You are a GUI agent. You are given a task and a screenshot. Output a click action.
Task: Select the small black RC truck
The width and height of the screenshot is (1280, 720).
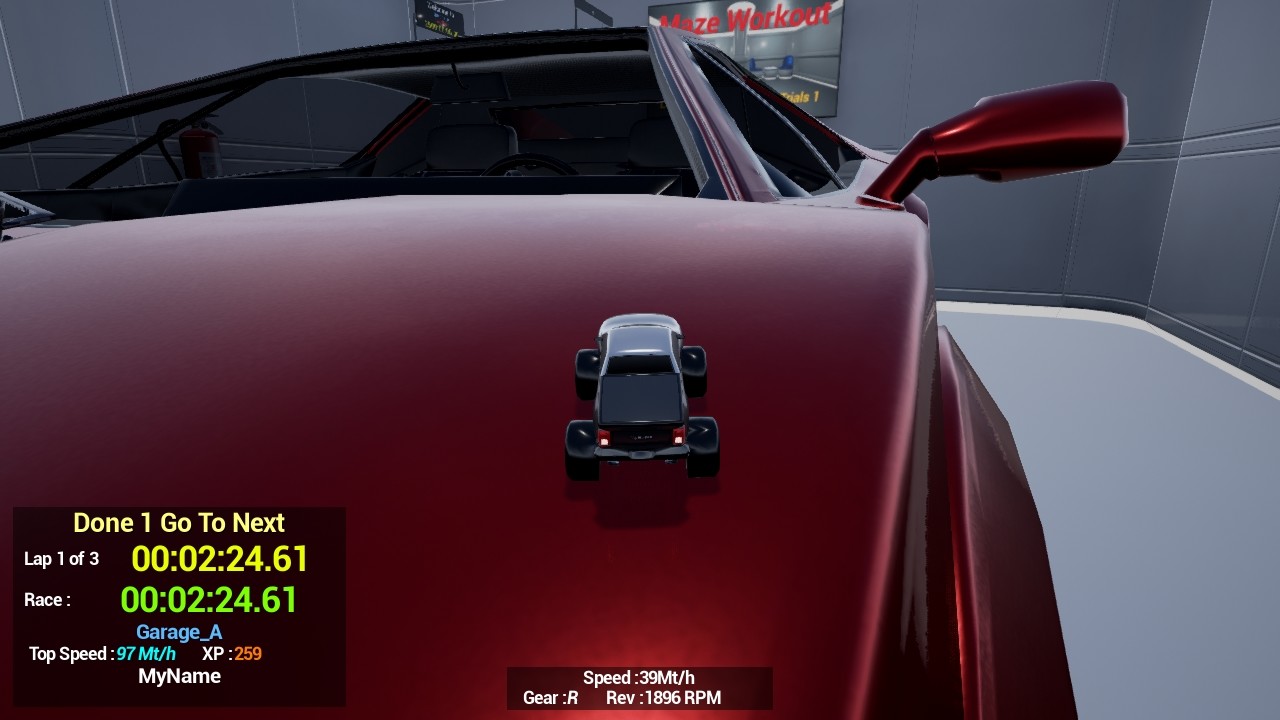(x=640, y=395)
